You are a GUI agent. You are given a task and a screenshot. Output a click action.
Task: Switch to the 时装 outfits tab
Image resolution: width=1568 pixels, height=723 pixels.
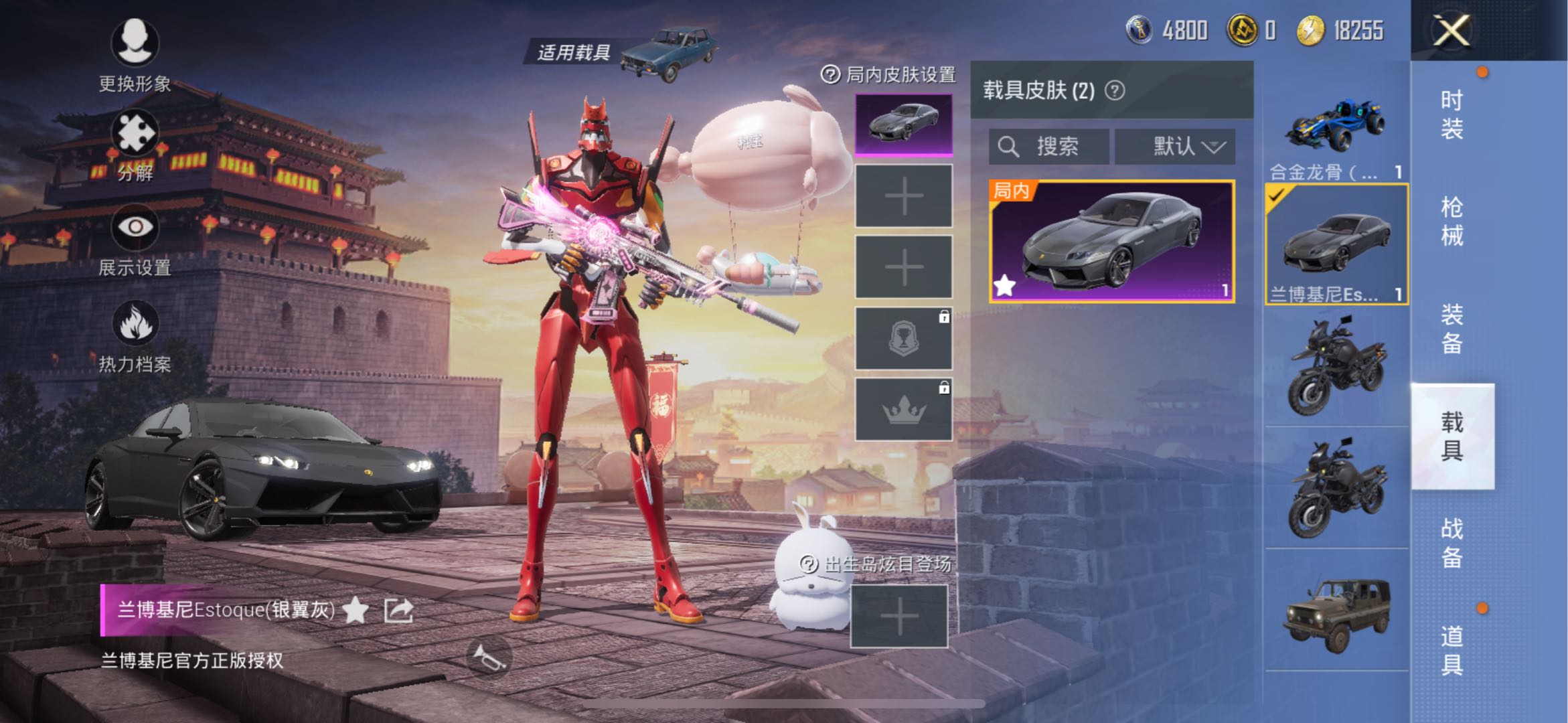(1452, 114)
